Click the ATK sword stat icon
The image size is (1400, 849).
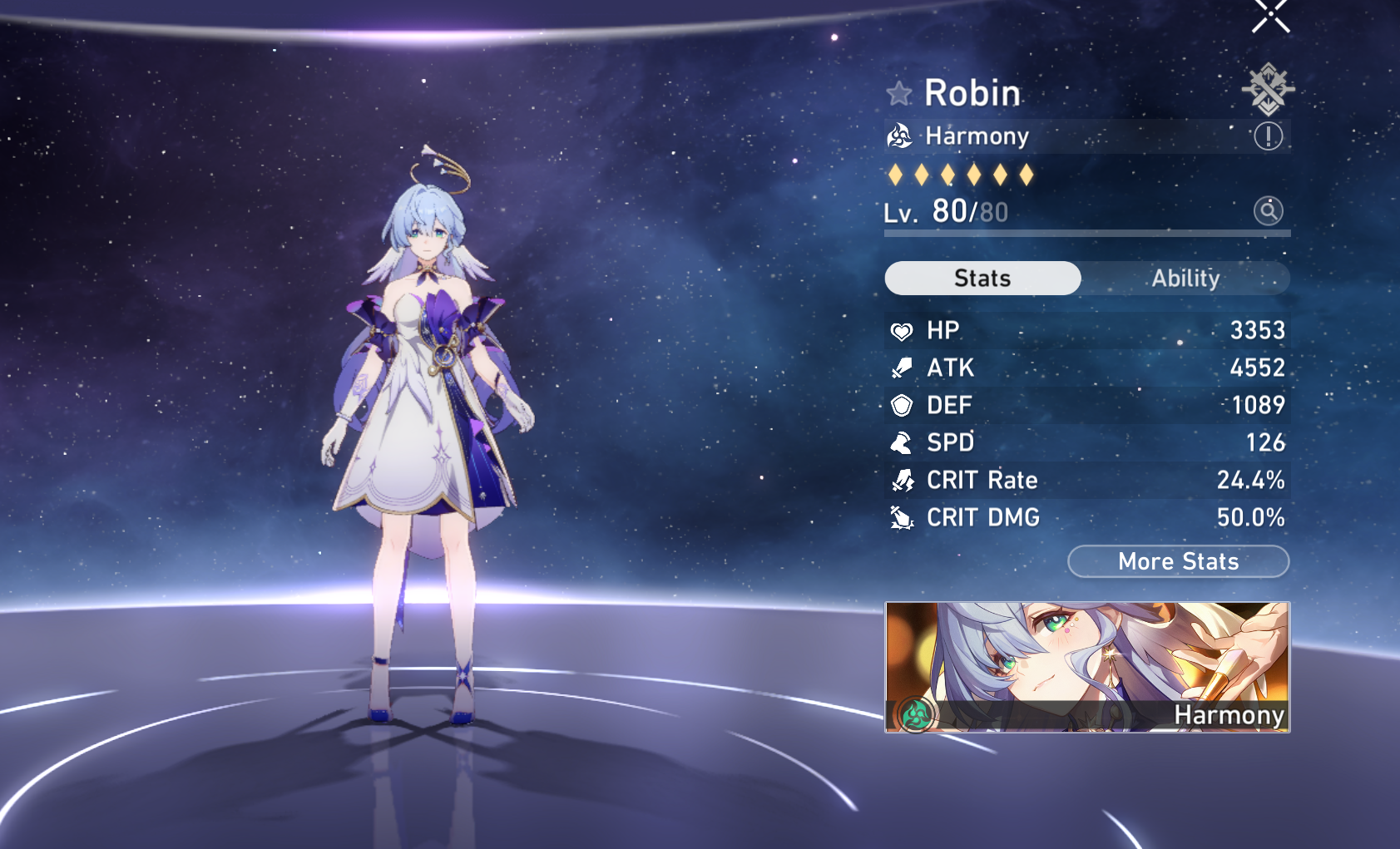902,368
